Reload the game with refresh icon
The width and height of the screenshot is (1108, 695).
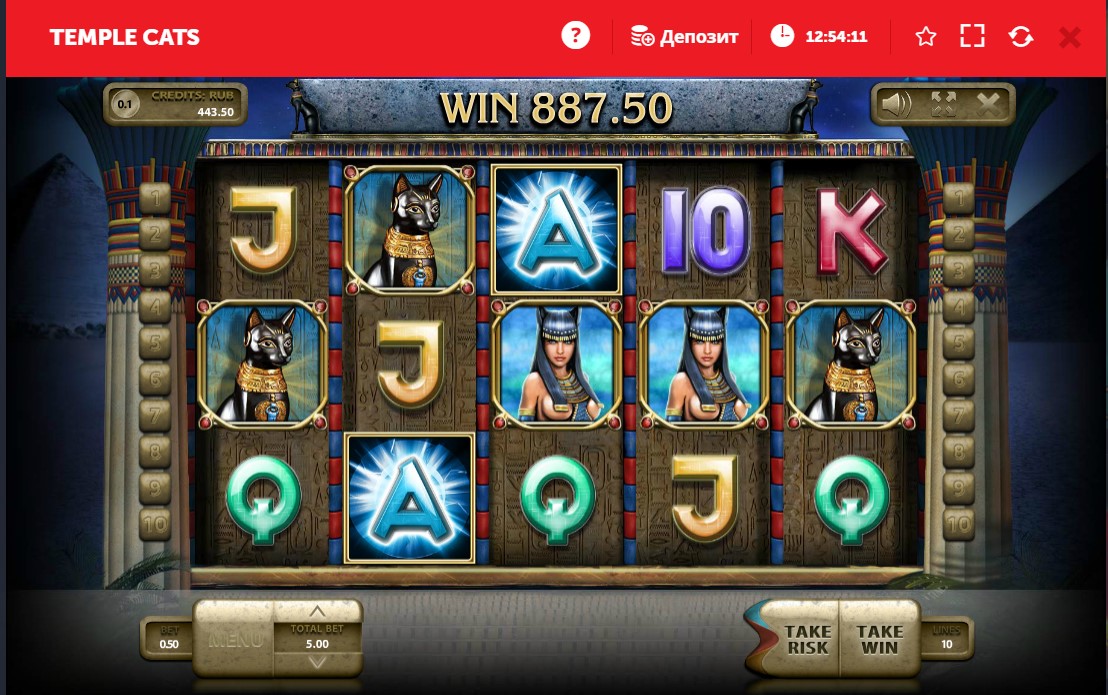coord(1021,37)
